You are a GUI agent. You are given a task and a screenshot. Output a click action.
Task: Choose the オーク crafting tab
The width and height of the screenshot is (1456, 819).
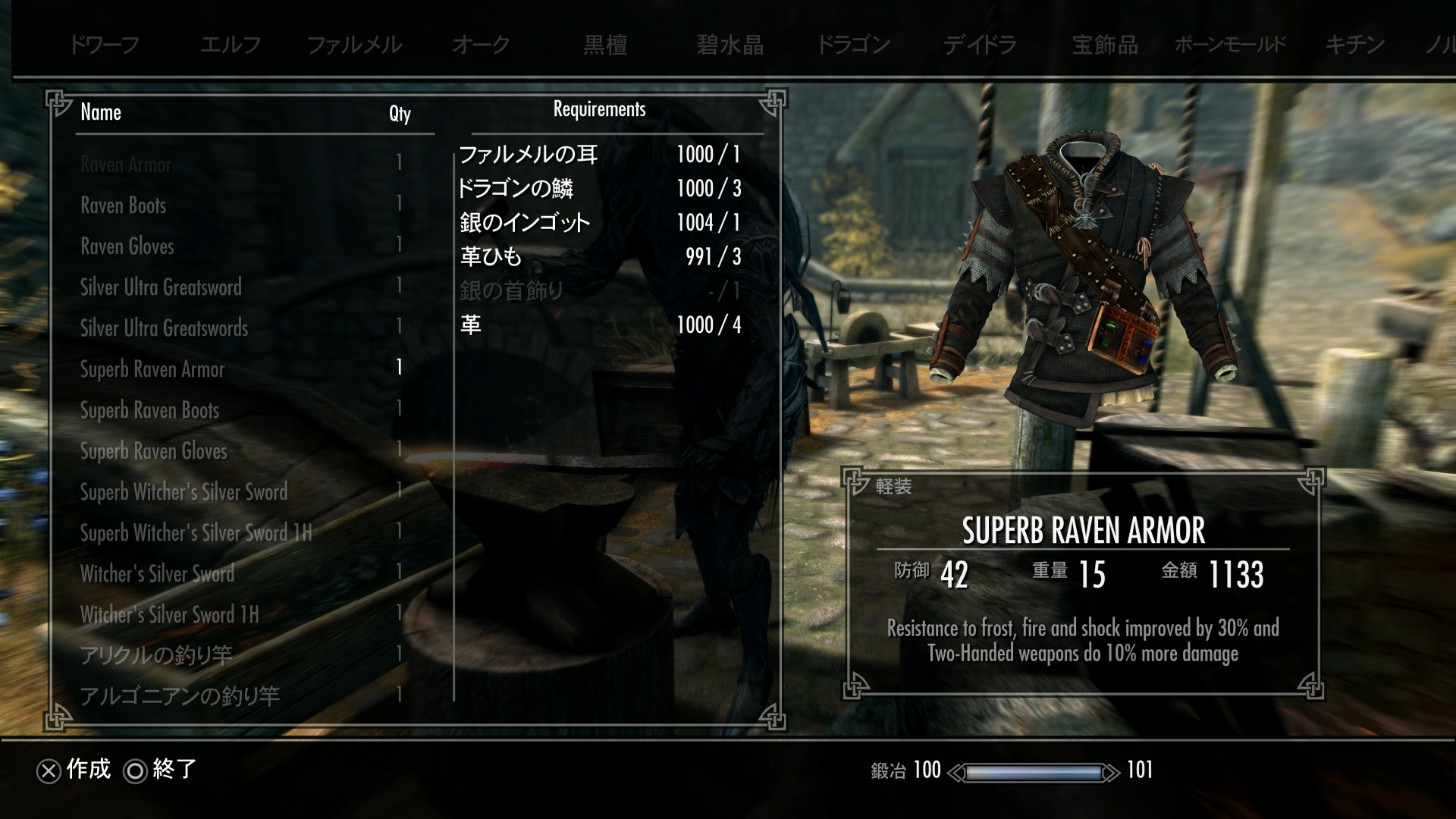point(481,45)
